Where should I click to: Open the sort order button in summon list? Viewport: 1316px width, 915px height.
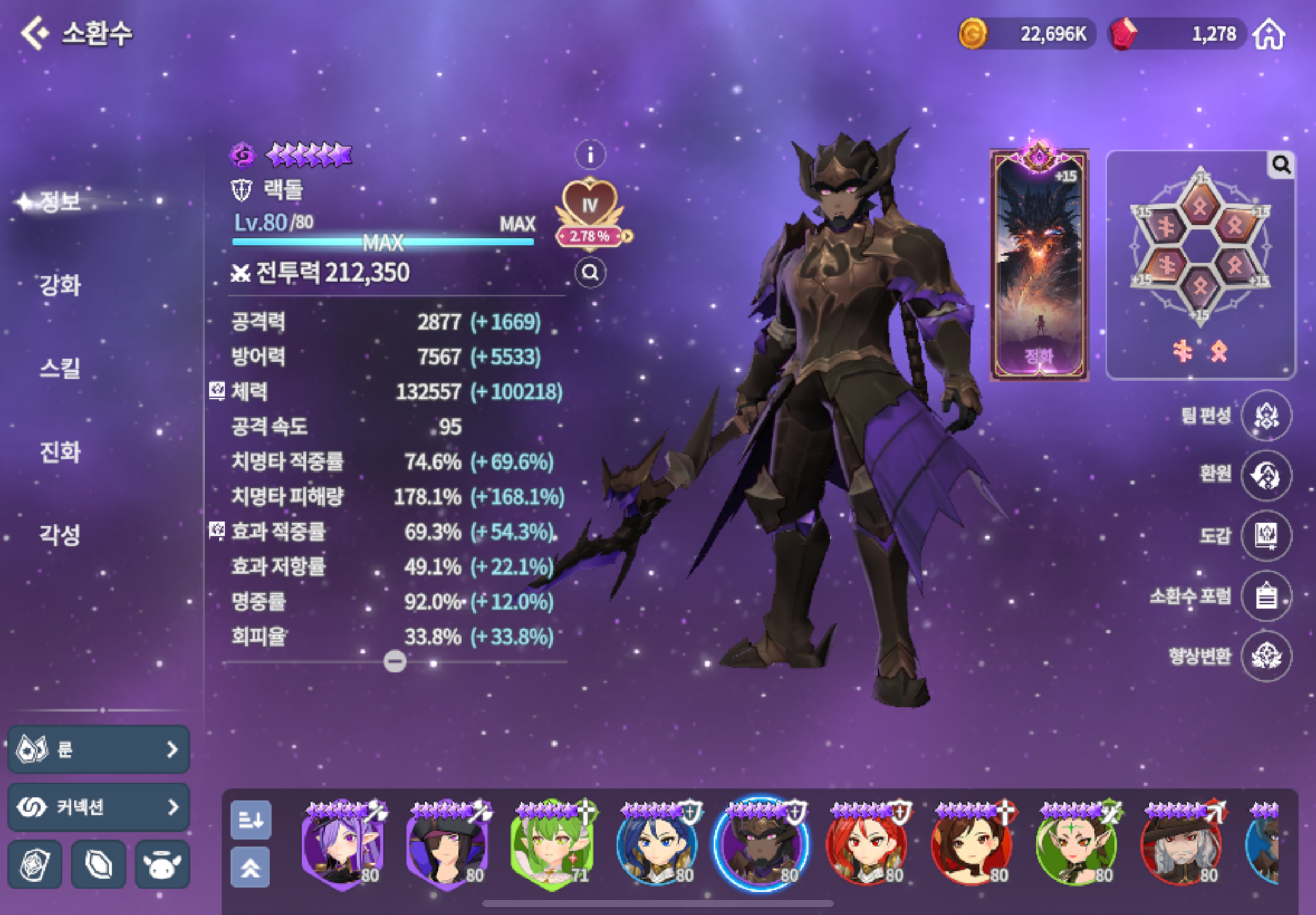point(251,820)
